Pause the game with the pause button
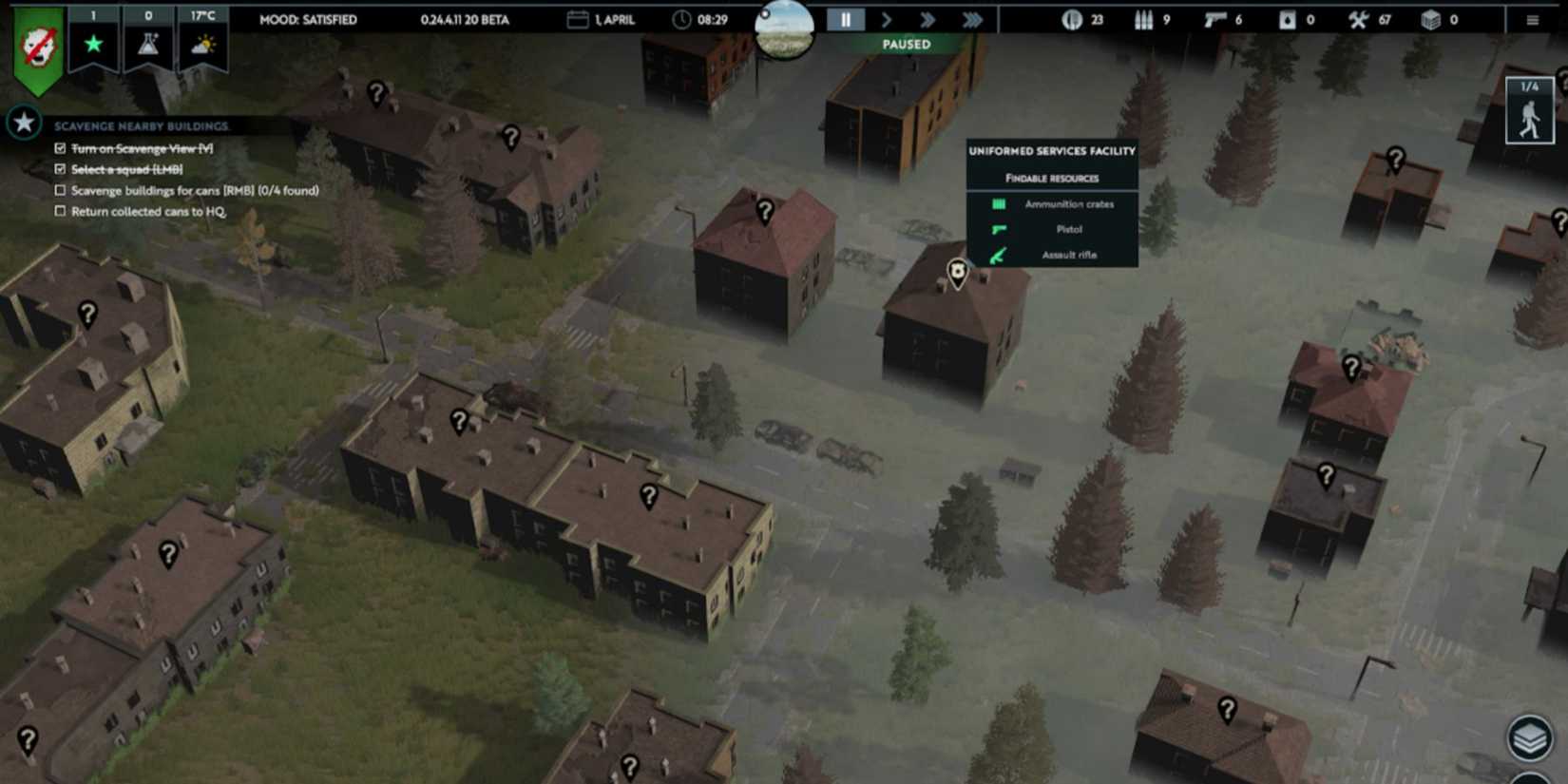This screenshot has width=1568, height=784. 845,19
